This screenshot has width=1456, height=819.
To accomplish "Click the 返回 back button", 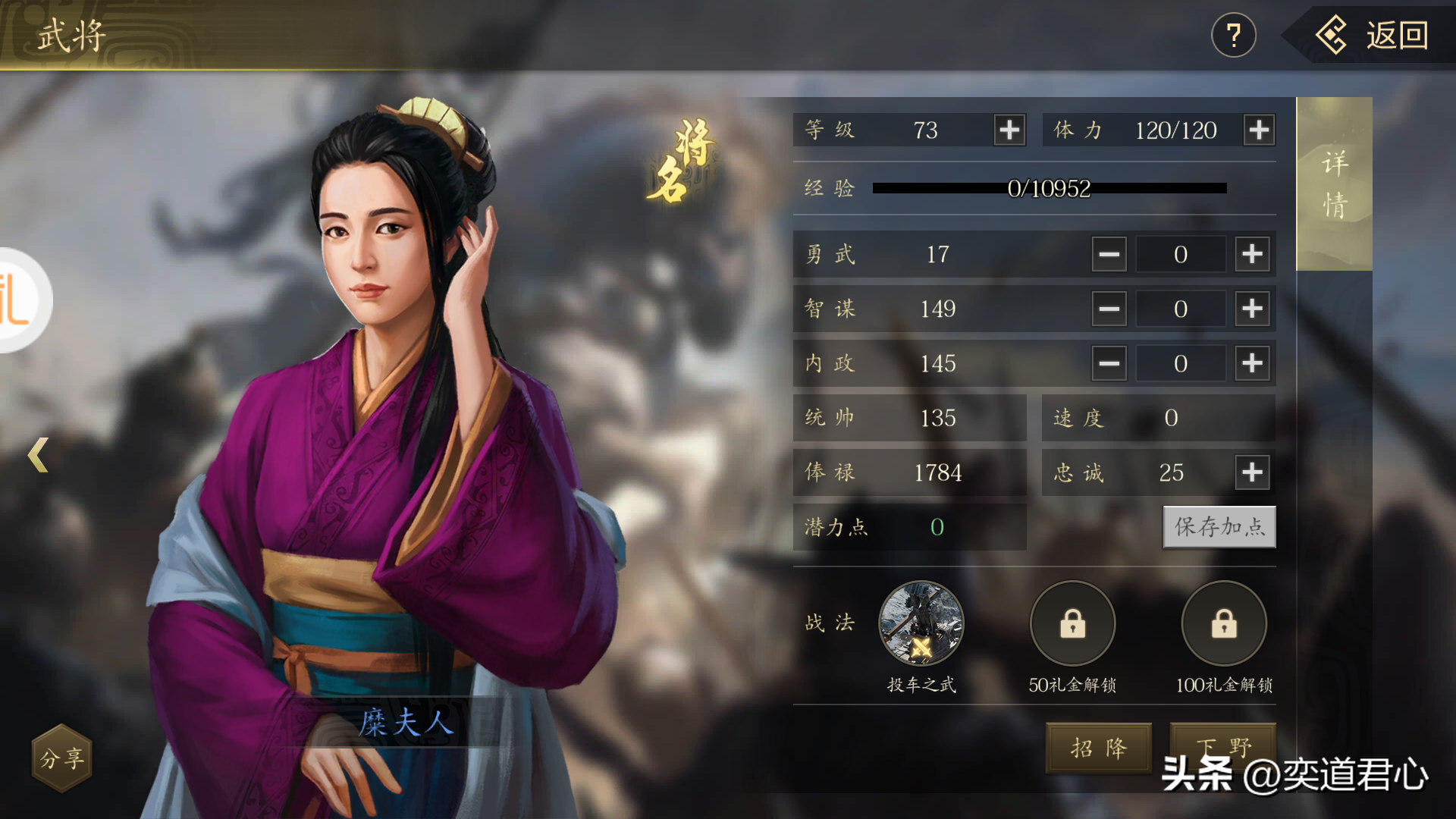I will (1373, 36).
